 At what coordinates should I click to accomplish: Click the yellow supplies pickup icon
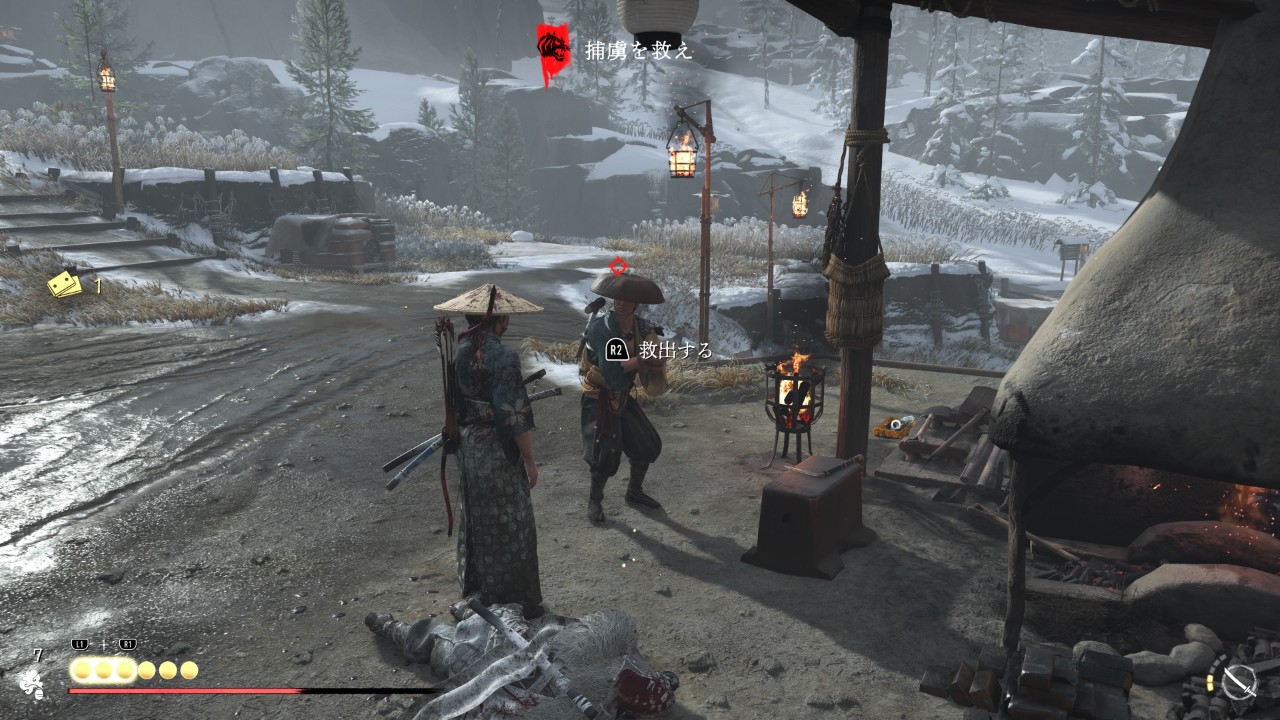pos(66,285)
